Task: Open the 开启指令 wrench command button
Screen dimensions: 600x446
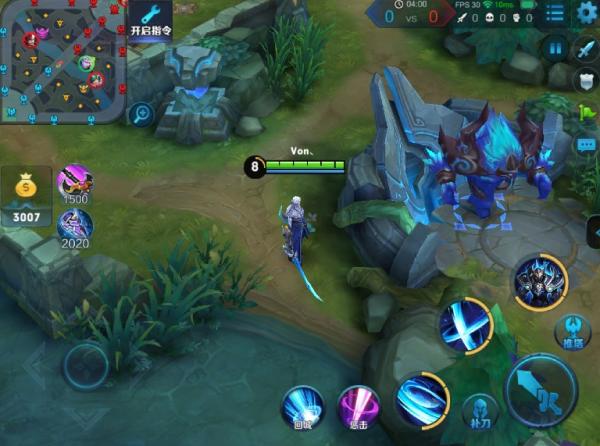Action: coord(150,20)
